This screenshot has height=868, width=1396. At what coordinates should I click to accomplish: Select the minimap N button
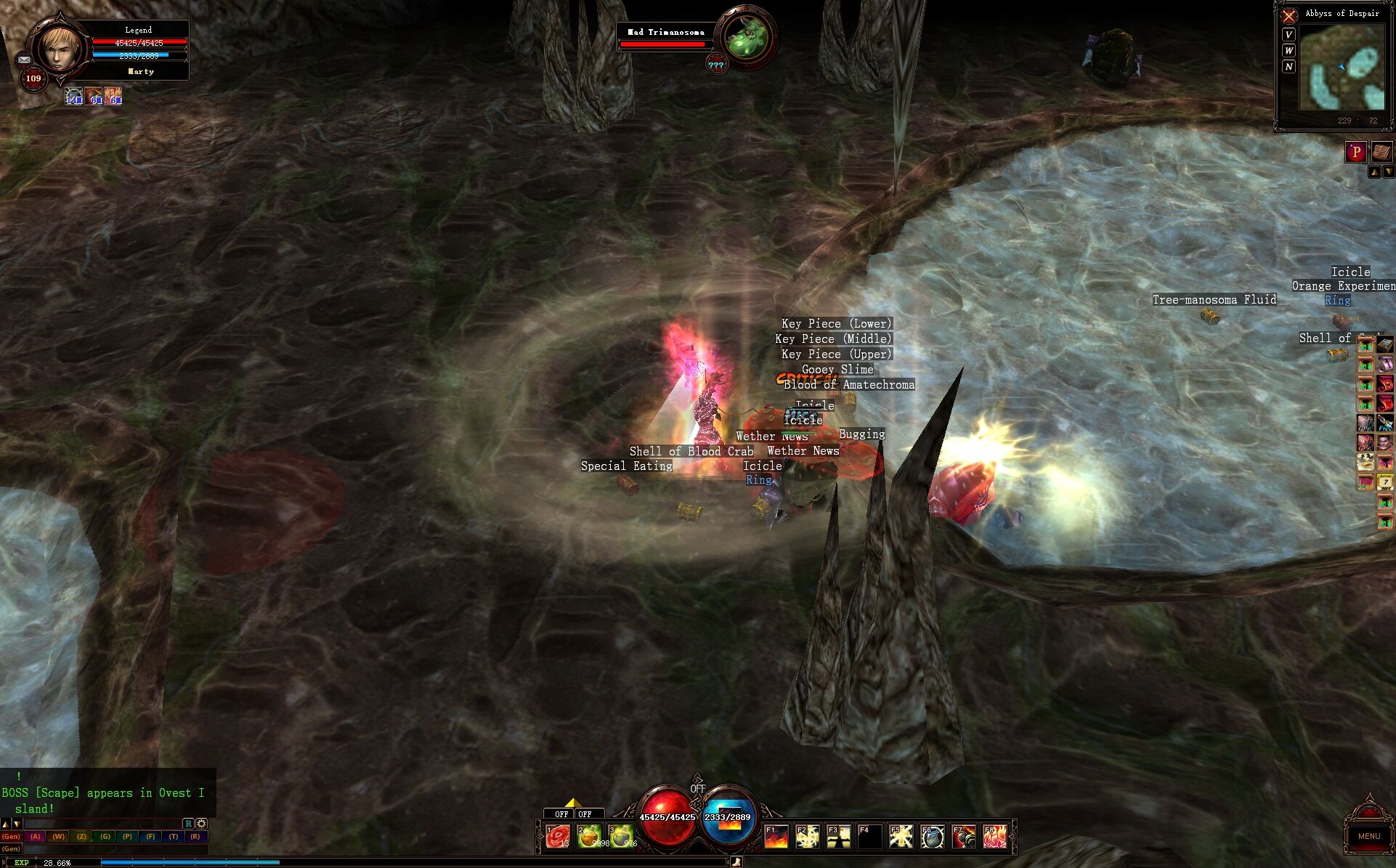[1289, 67]
